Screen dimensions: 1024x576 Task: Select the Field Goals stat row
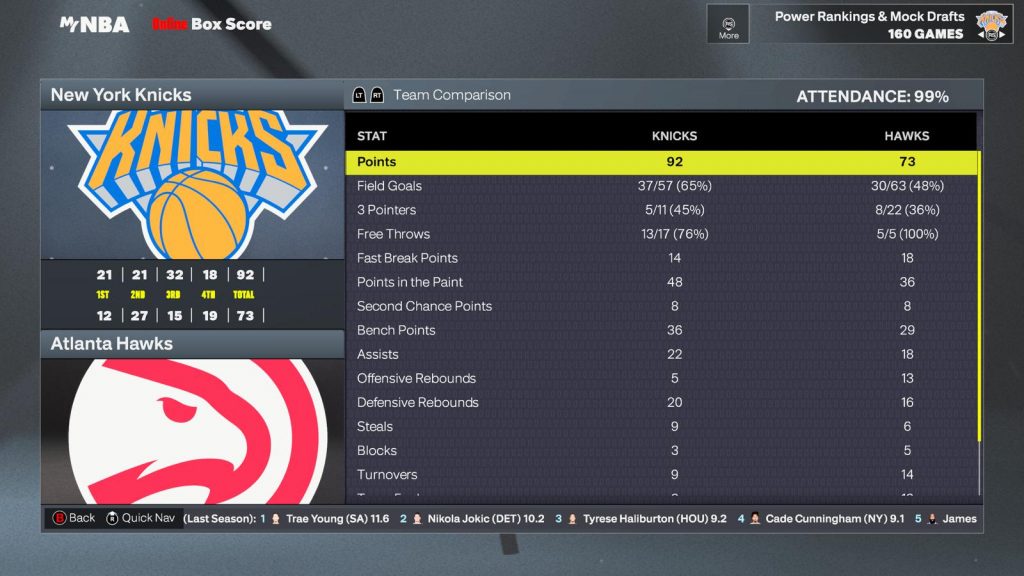(661, 186)
